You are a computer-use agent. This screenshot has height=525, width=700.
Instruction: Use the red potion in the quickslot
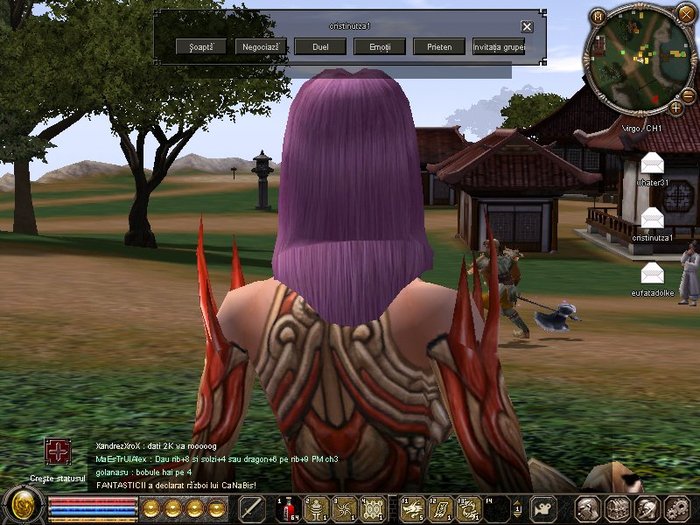tap(287, 508)
